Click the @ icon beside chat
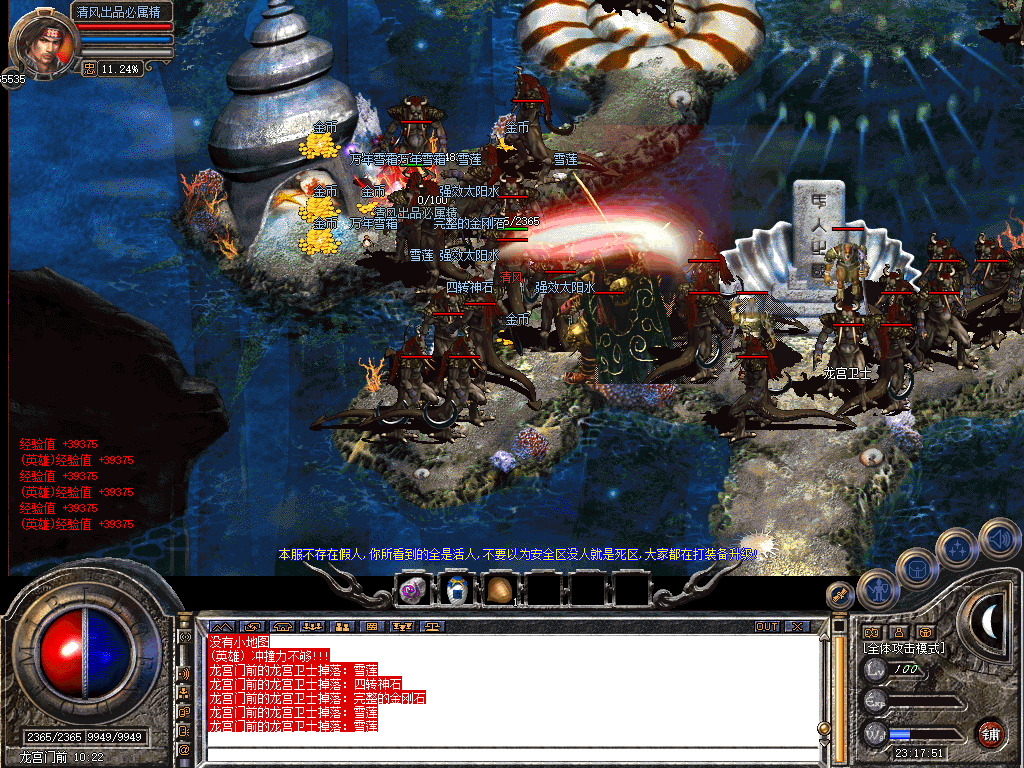The width and height of the screenshot is (1024, 768). [185, 748]
